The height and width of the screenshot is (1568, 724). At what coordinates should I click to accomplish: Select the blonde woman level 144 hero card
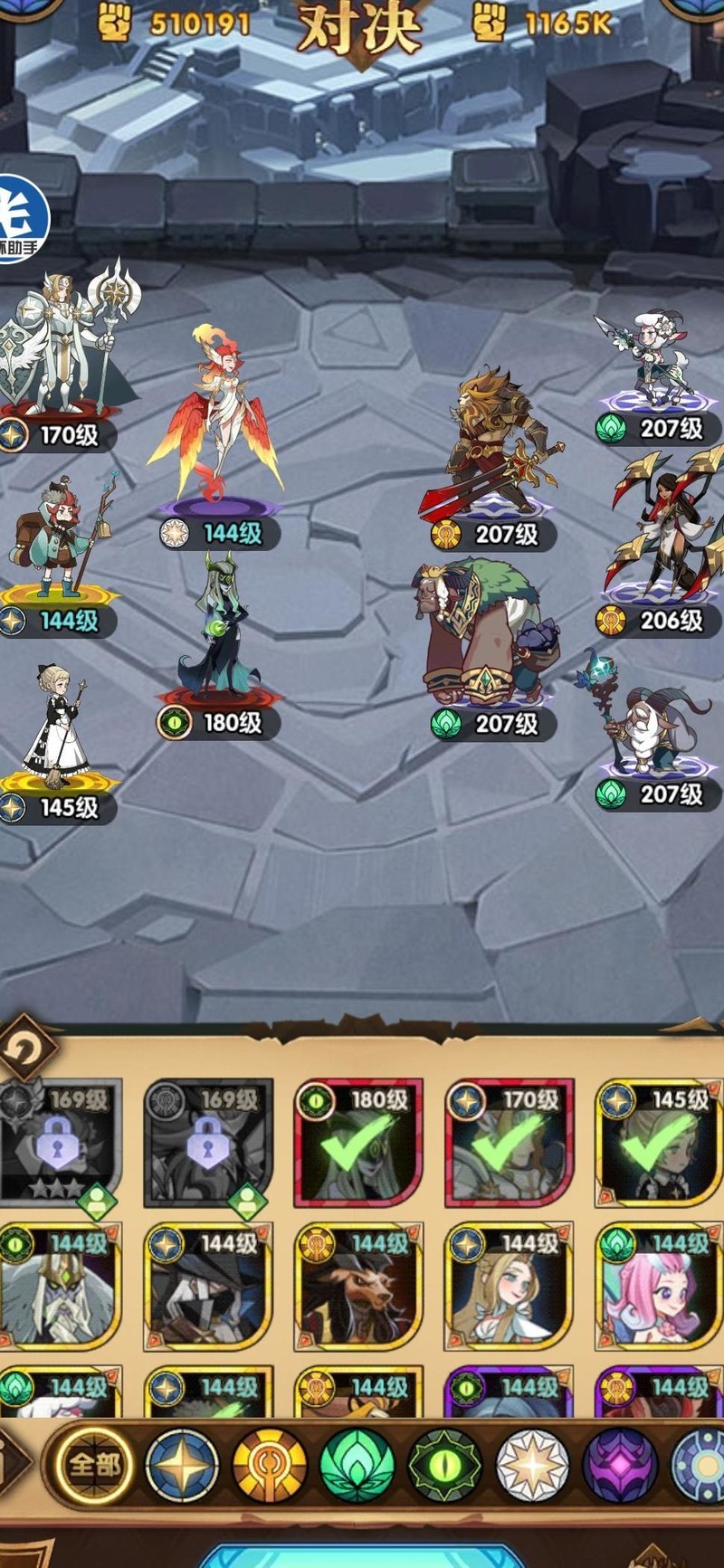pyautogui.click(x=510, y=1287)
